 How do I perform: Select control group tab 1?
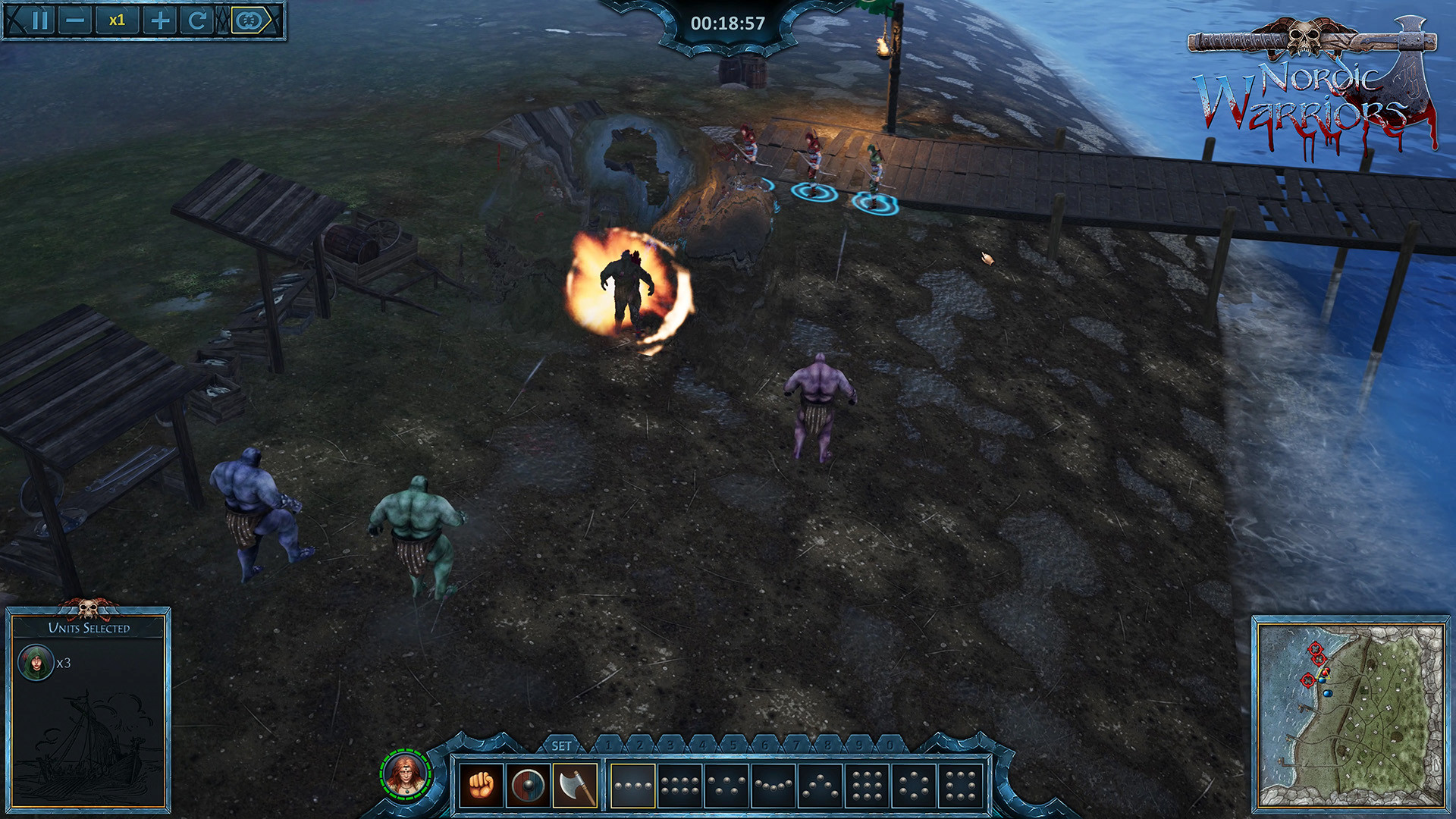point(608,745)
